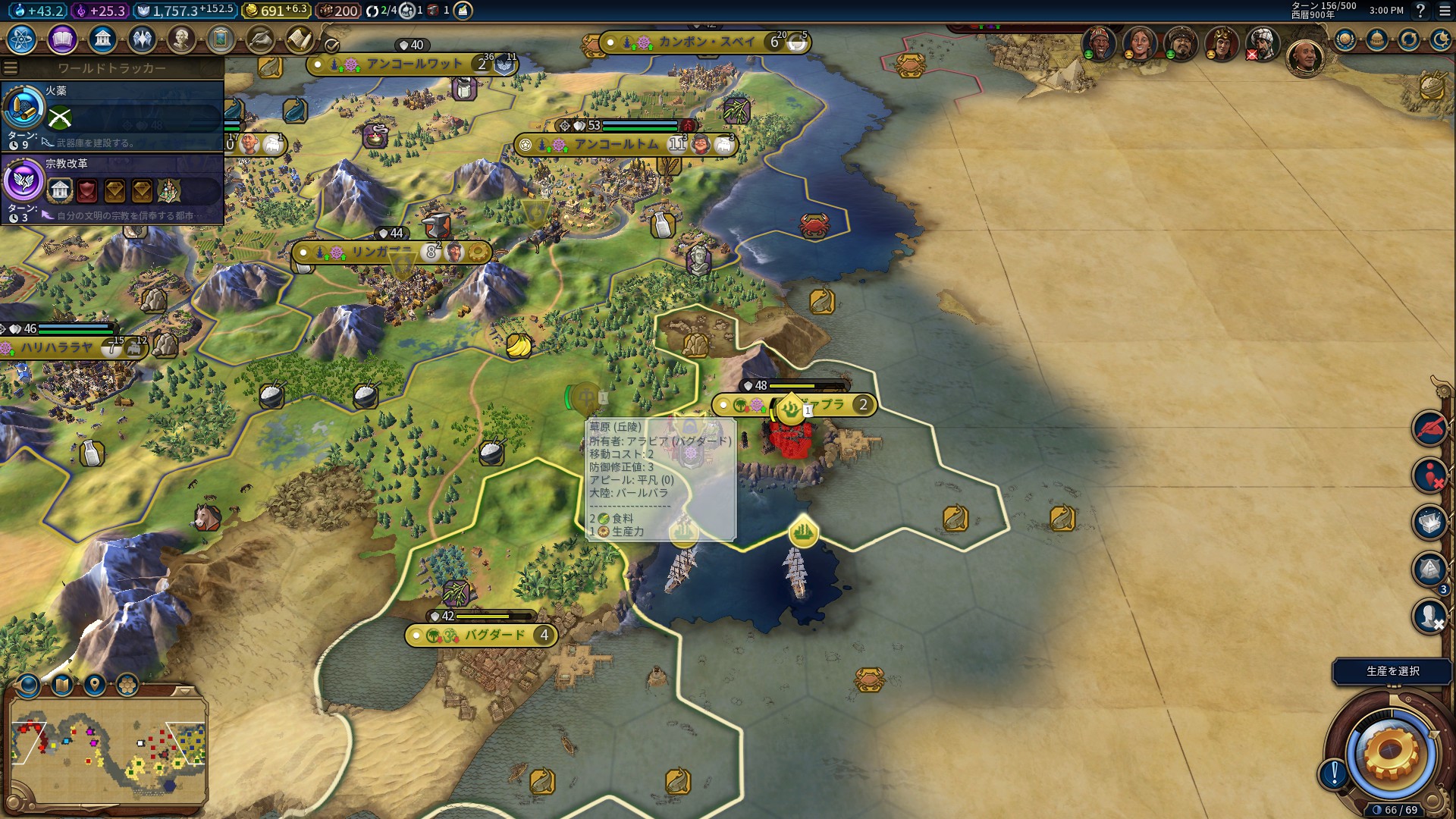Open the great works painting icon
Viewport: 1456px width, 819px height.
221,39
